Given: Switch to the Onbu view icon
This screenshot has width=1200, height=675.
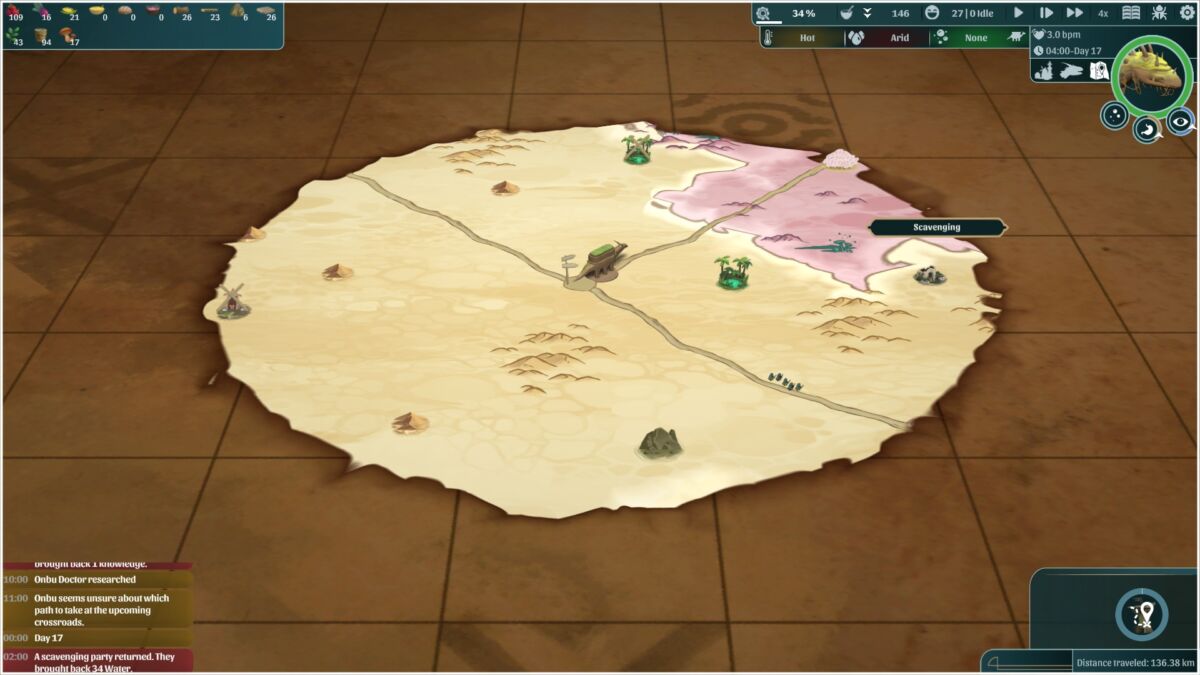Looking at the screenshot, I should pos(1071,71).
